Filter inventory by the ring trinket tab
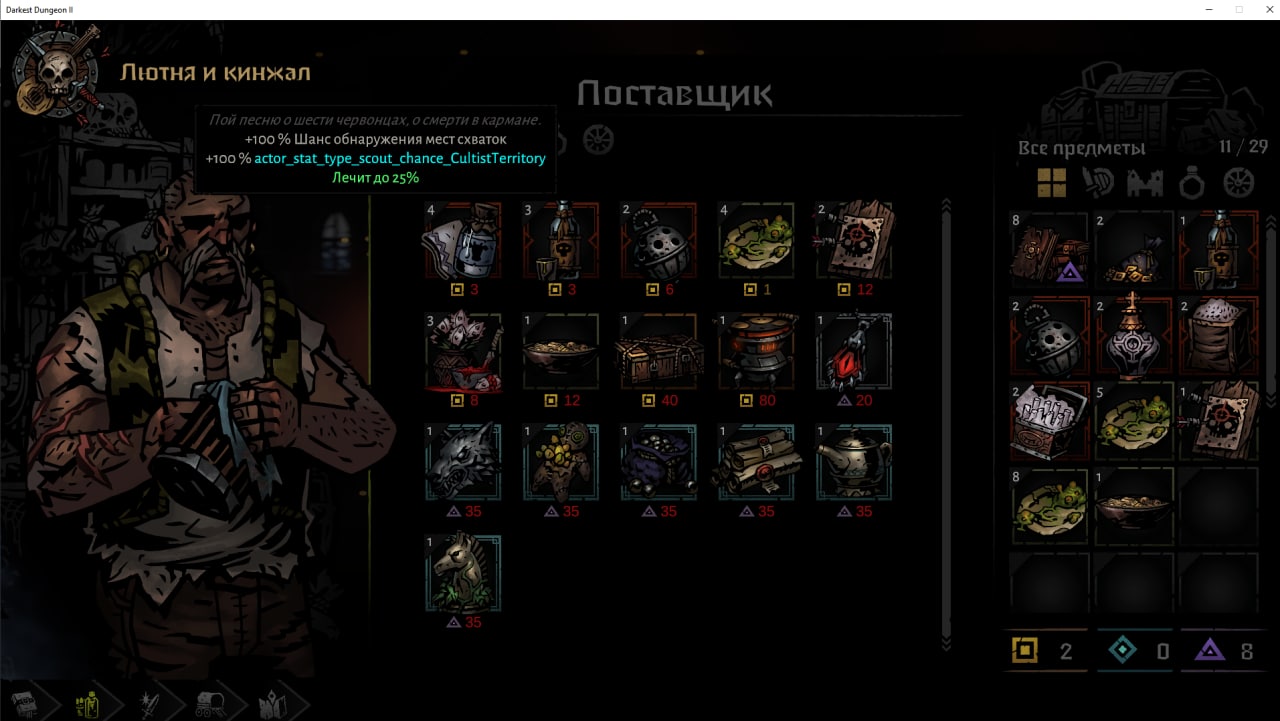The width and height of the screenshot is (1280, 721). point(1191,183)
